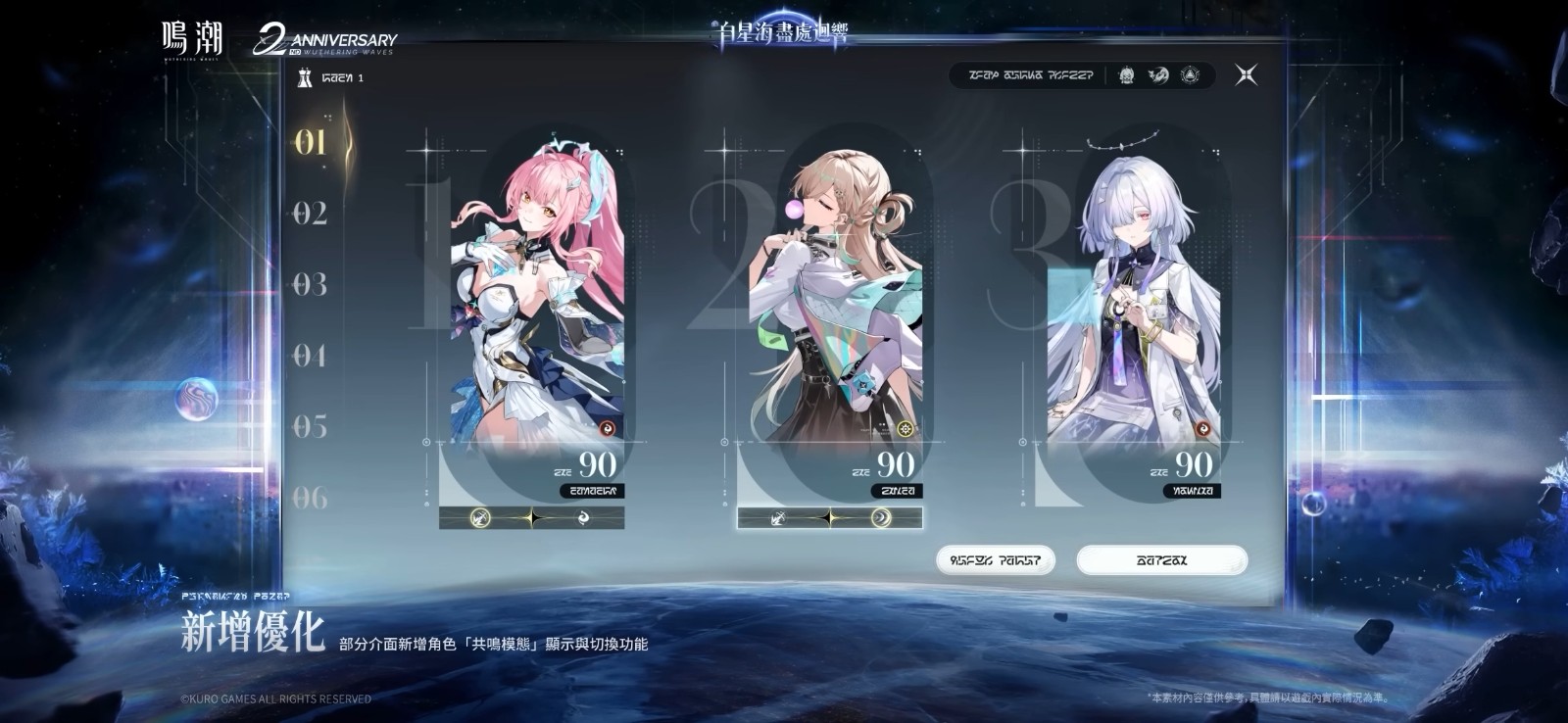Close the team setup panel
This screenshot has height=723, width=1568.
click(x=1246, y=74)
